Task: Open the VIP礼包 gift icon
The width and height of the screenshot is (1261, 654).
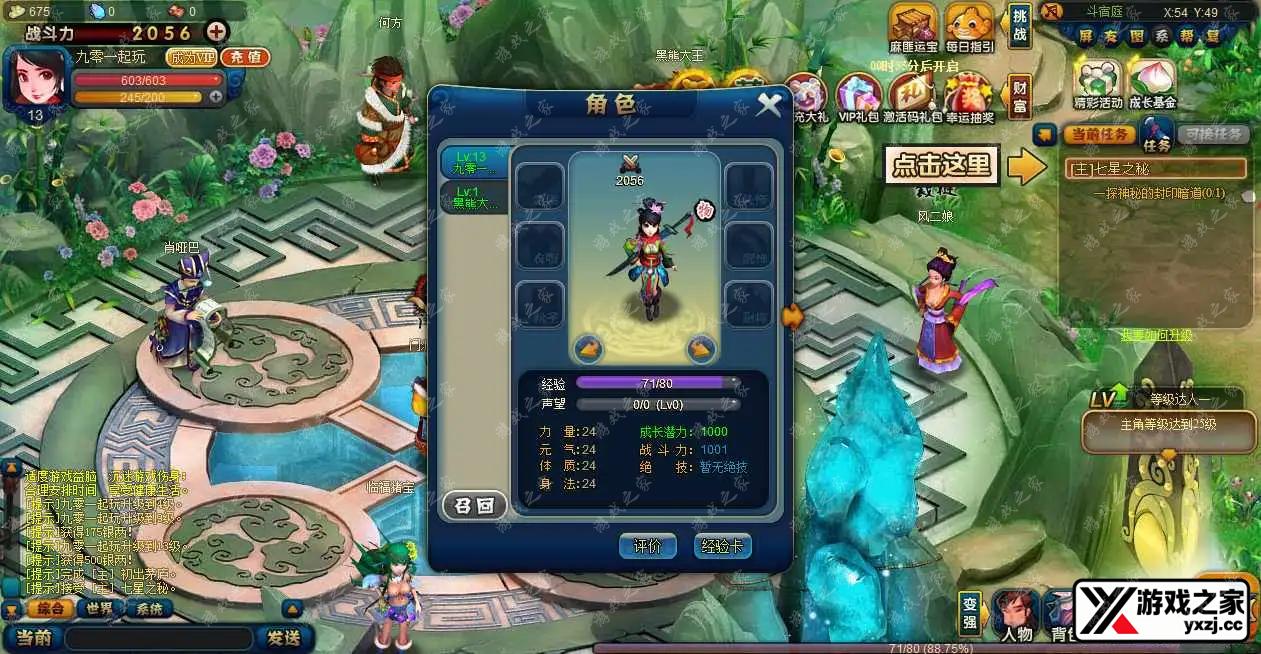Action: (858, 98)
